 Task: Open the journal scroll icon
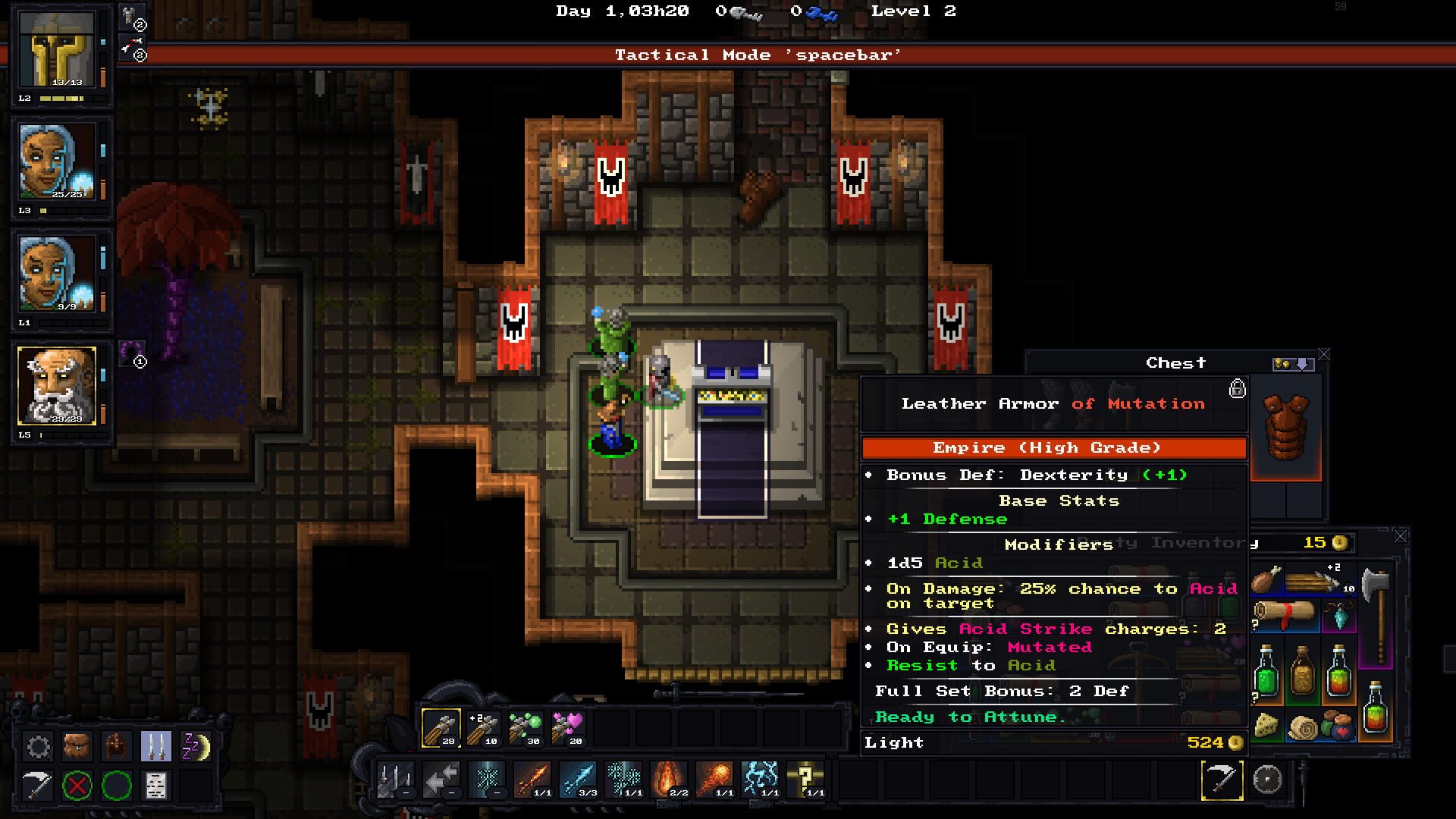155,786
